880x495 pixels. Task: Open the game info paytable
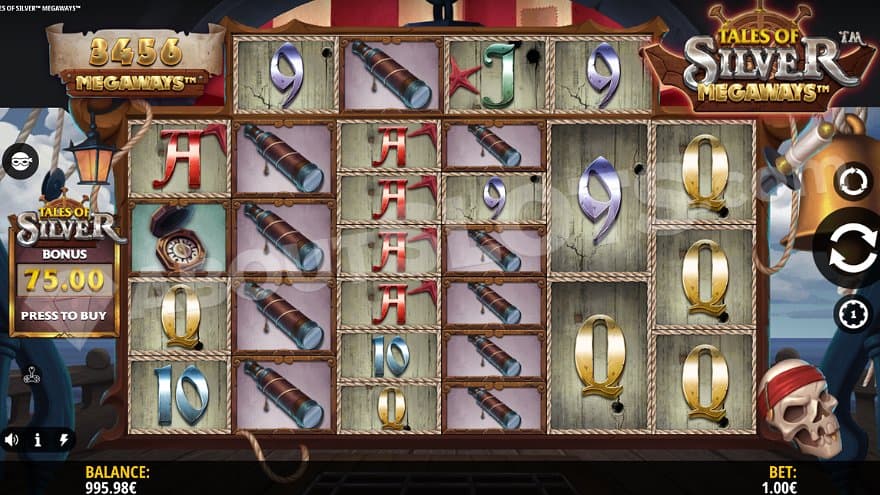pyautogui.click(x=38, y=439)
